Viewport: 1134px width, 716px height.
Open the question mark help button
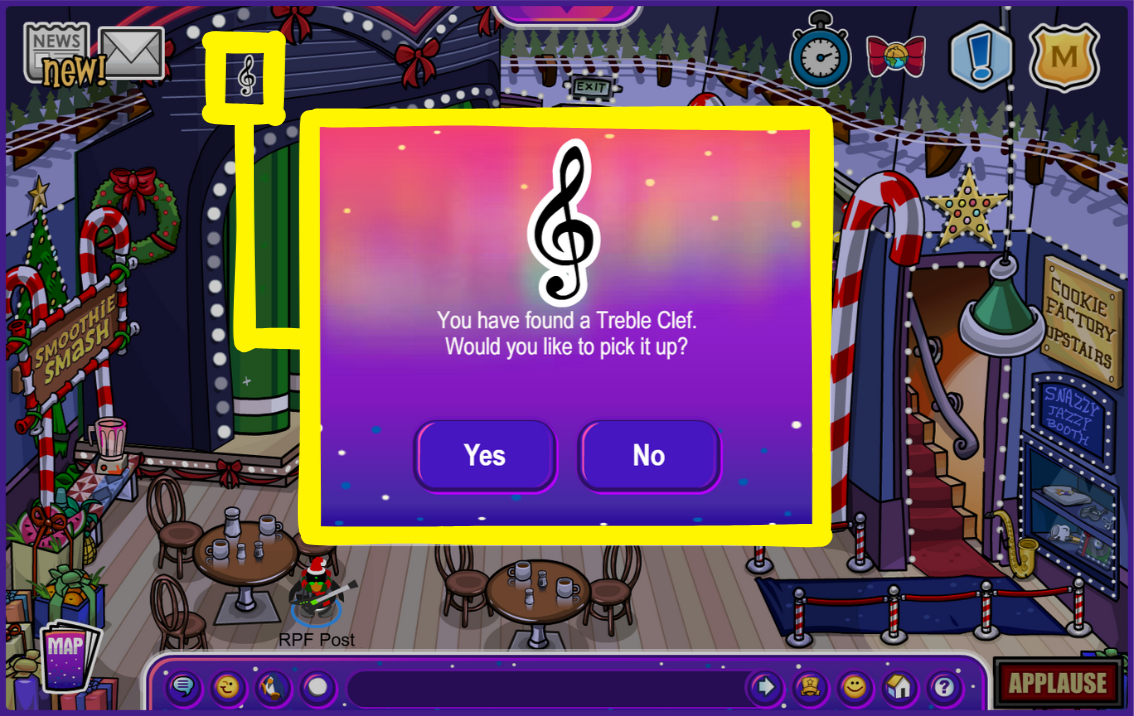tap(944, 687)
